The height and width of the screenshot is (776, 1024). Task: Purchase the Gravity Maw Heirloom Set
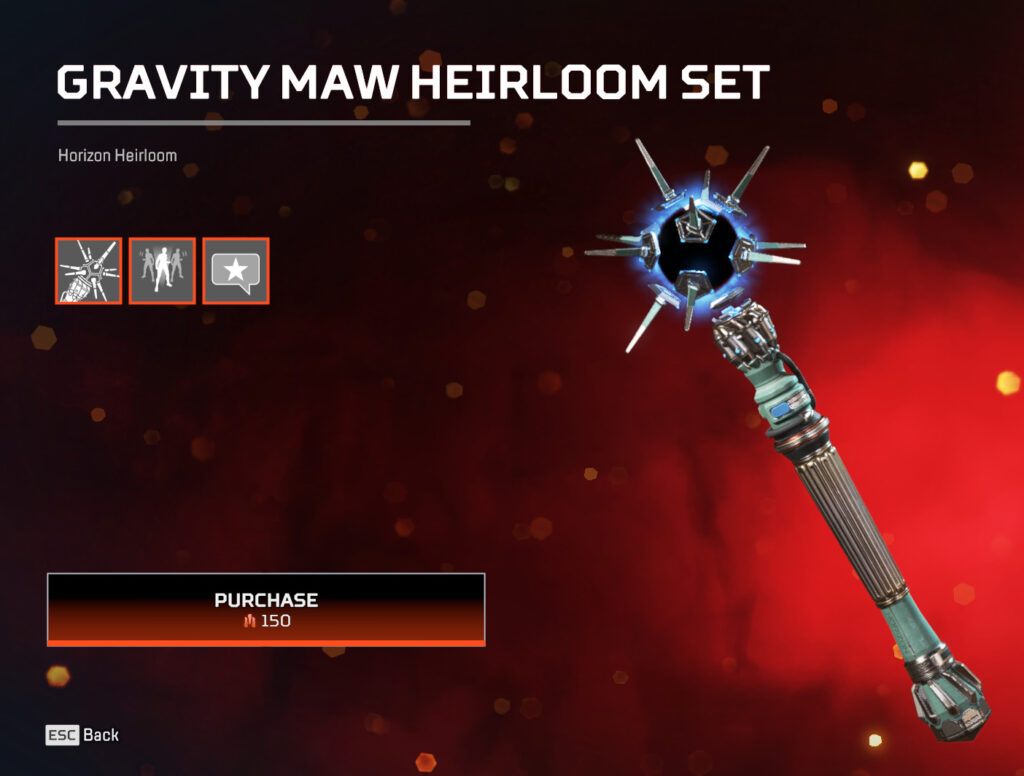pyautogui.click(x=266, y=609)
